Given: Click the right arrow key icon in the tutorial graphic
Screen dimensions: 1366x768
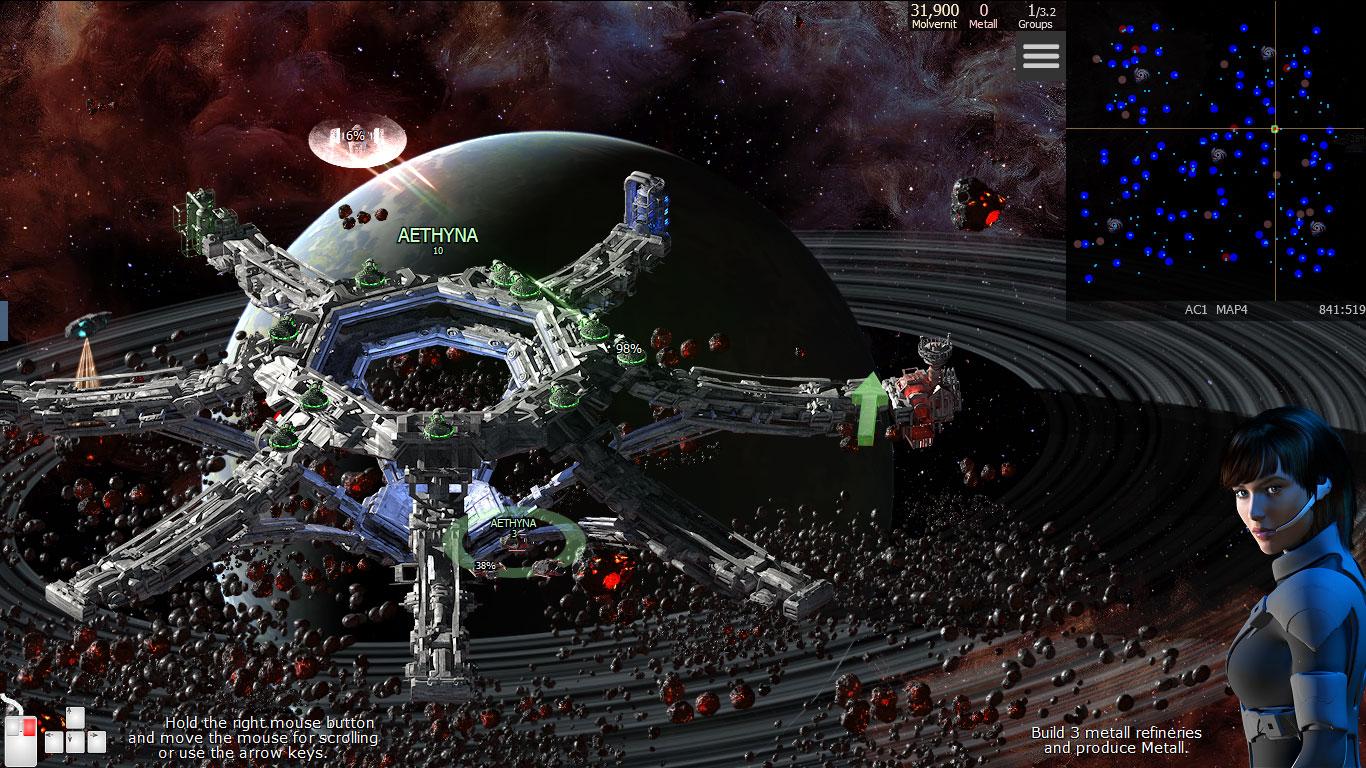Looking at the screenshot, I should 97,742.
